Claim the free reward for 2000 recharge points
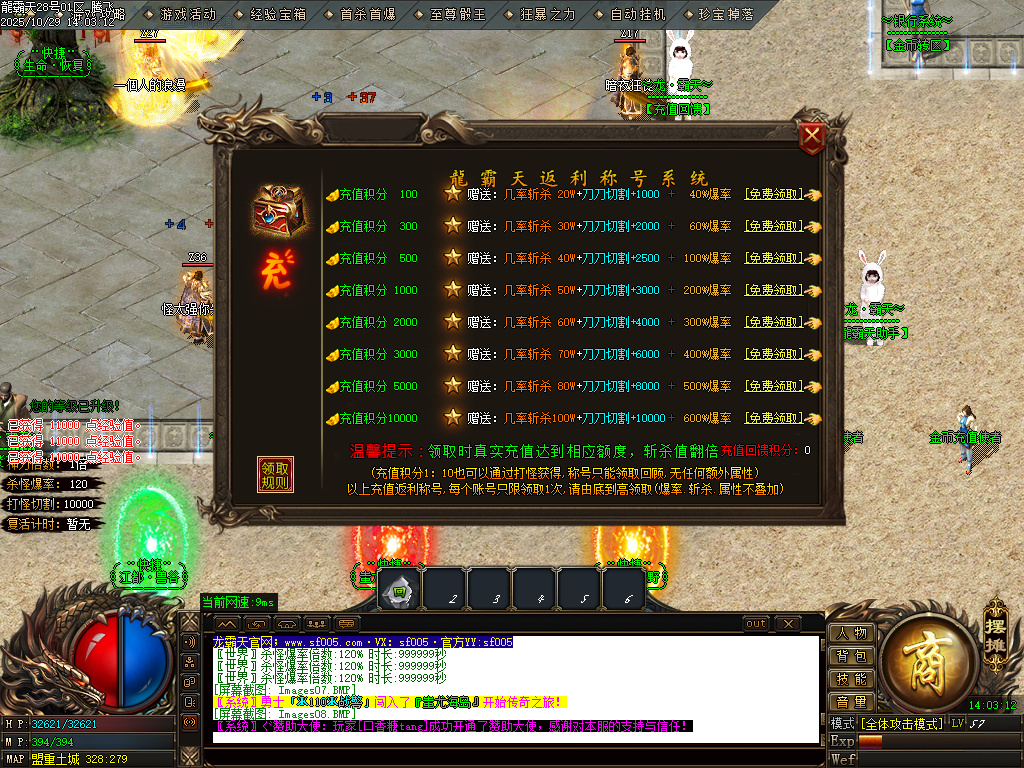The height and width of the screenshot is (768, 1024). point(773,322)
